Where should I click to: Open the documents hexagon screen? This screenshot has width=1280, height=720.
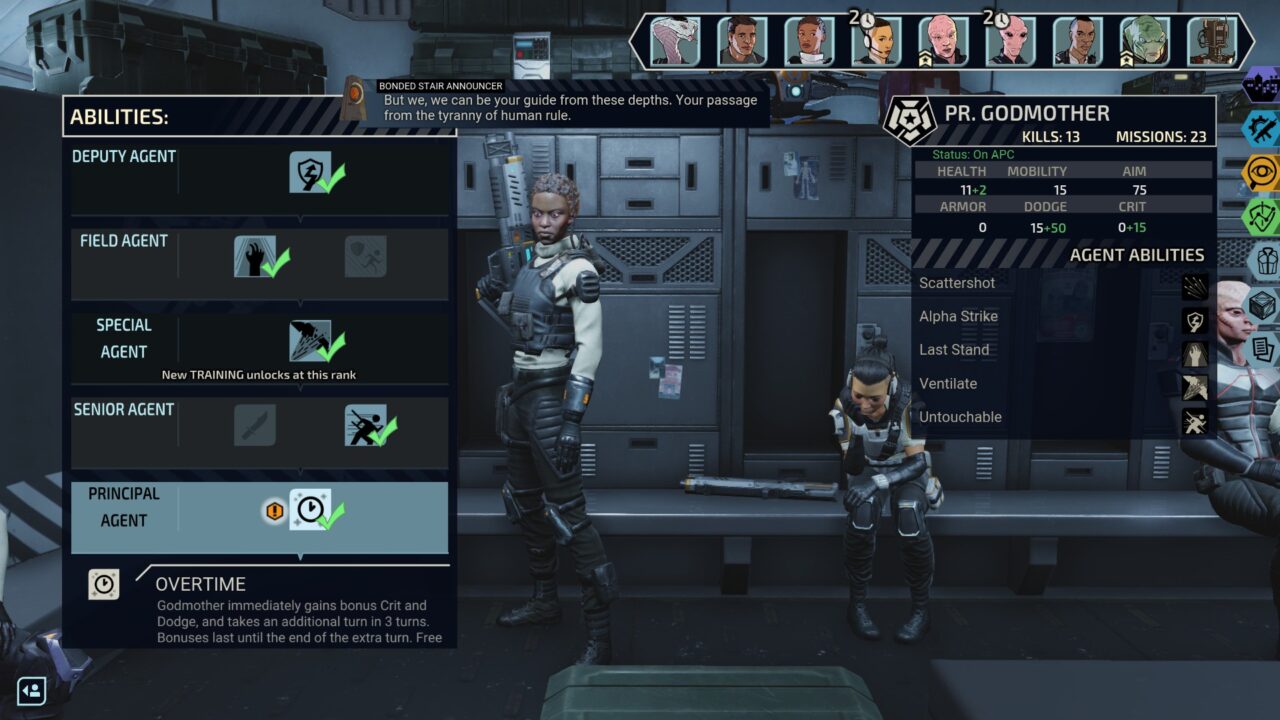coord(1265,349)
